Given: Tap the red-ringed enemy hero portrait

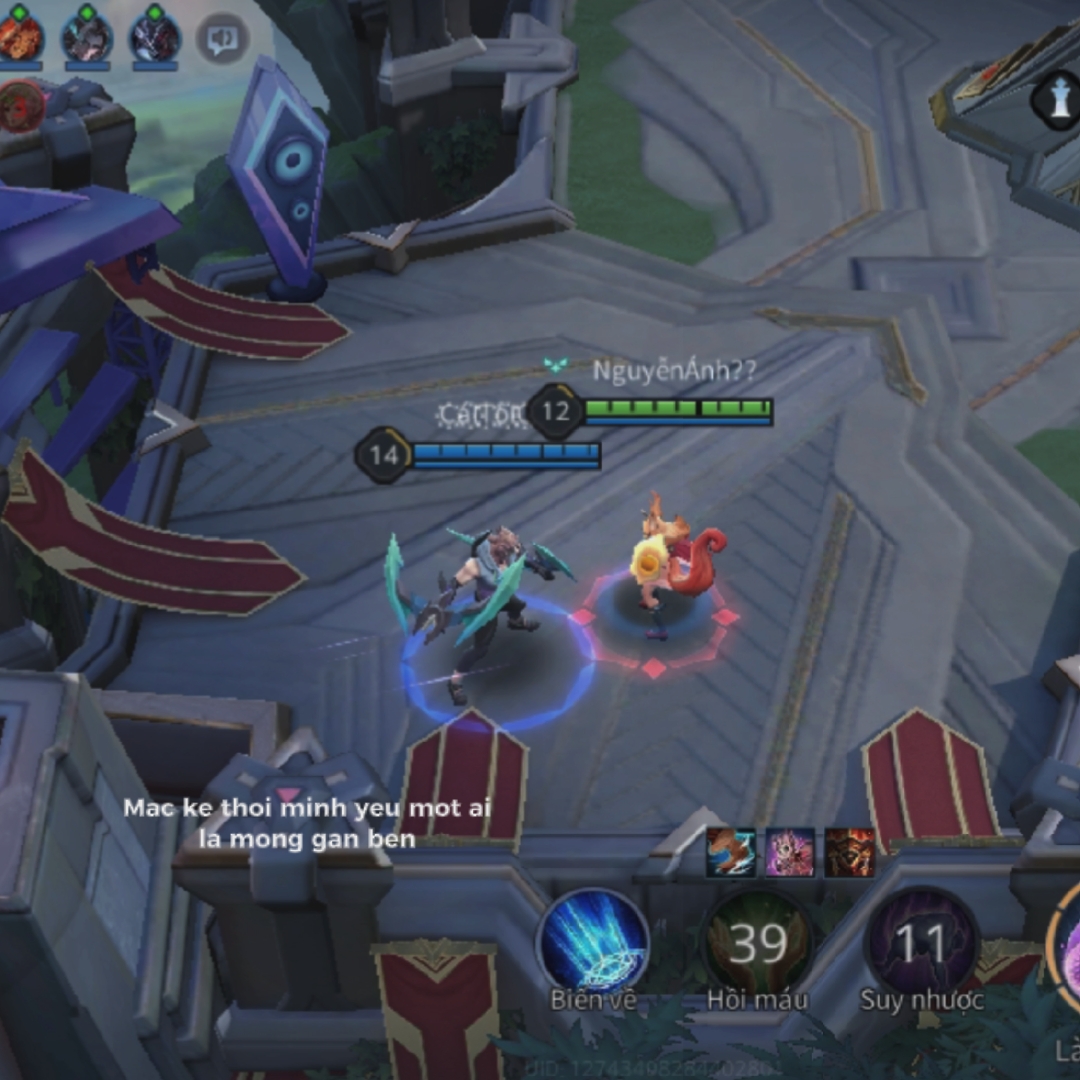Looking at the screenshot, I should coord(21,106).
